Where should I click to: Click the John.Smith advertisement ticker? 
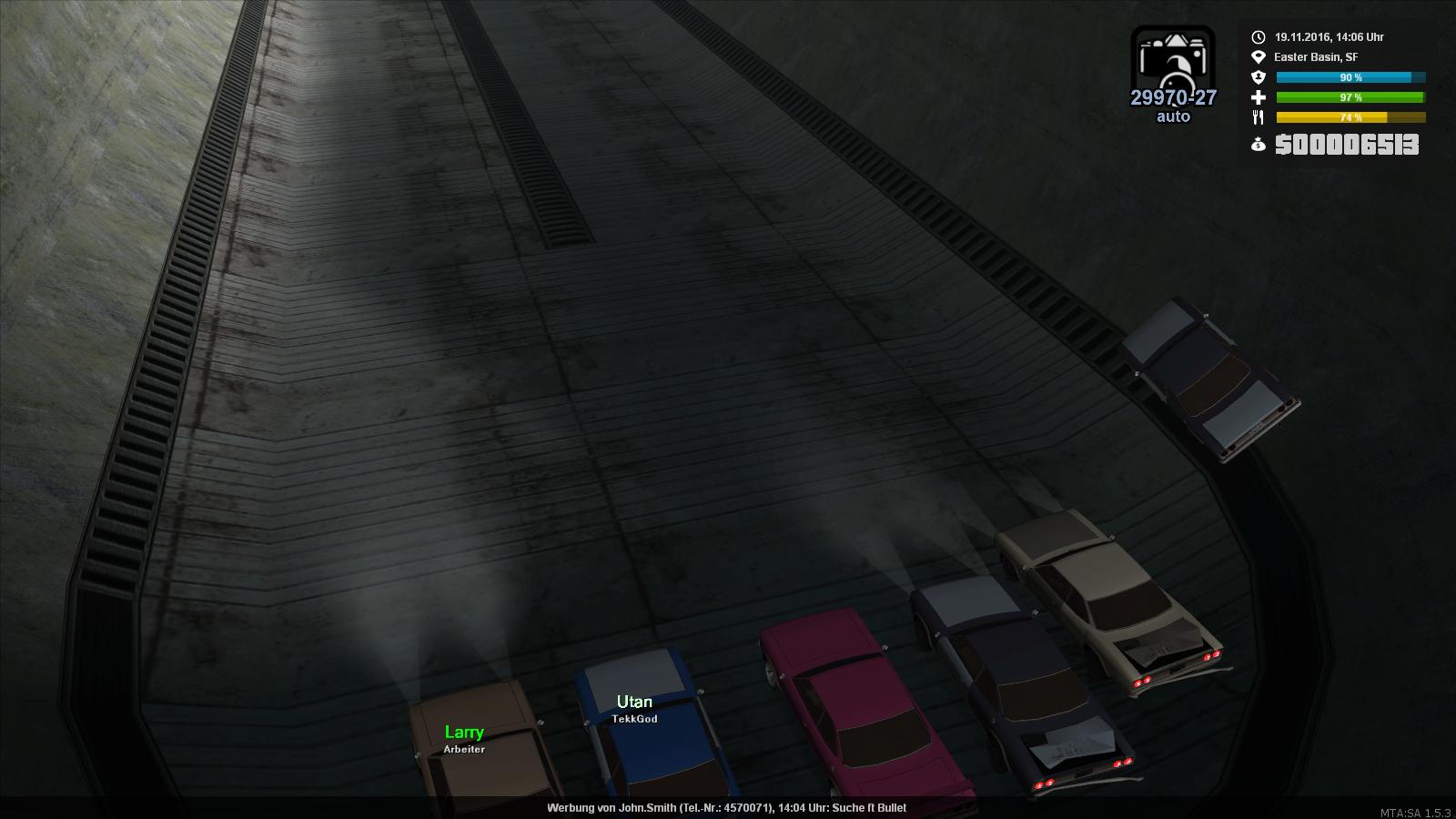point(726,808)
